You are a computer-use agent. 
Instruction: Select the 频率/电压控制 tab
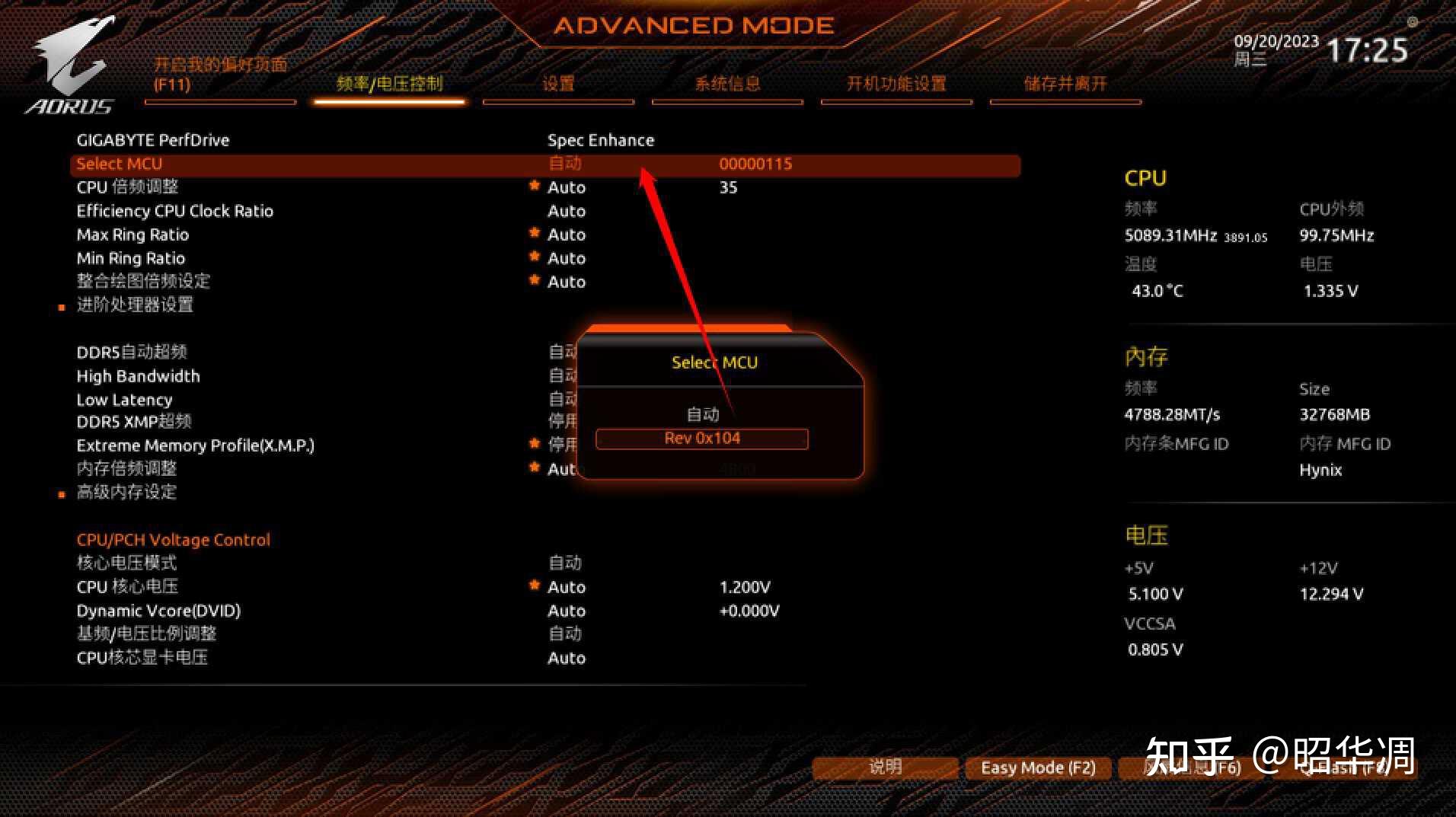[389, 85]
